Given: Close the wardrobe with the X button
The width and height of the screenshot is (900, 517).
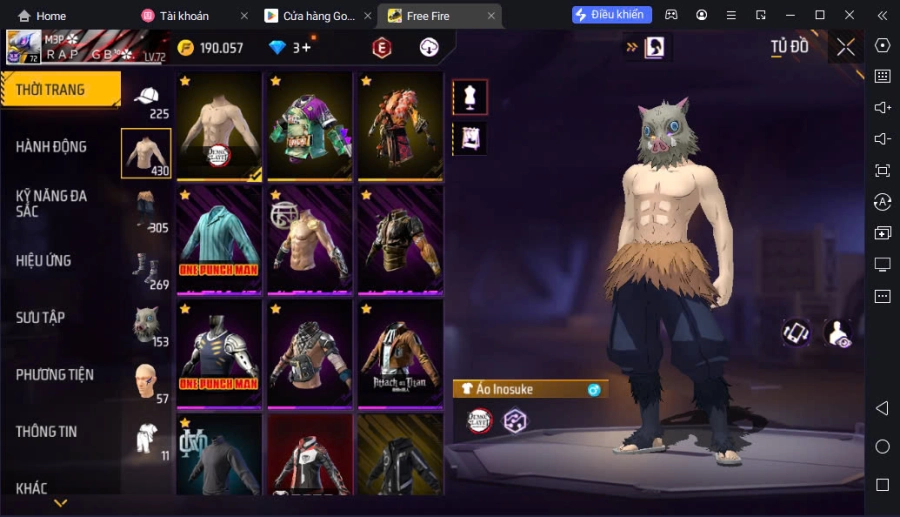Looking at the screenshot, I should tap(846, 47).
